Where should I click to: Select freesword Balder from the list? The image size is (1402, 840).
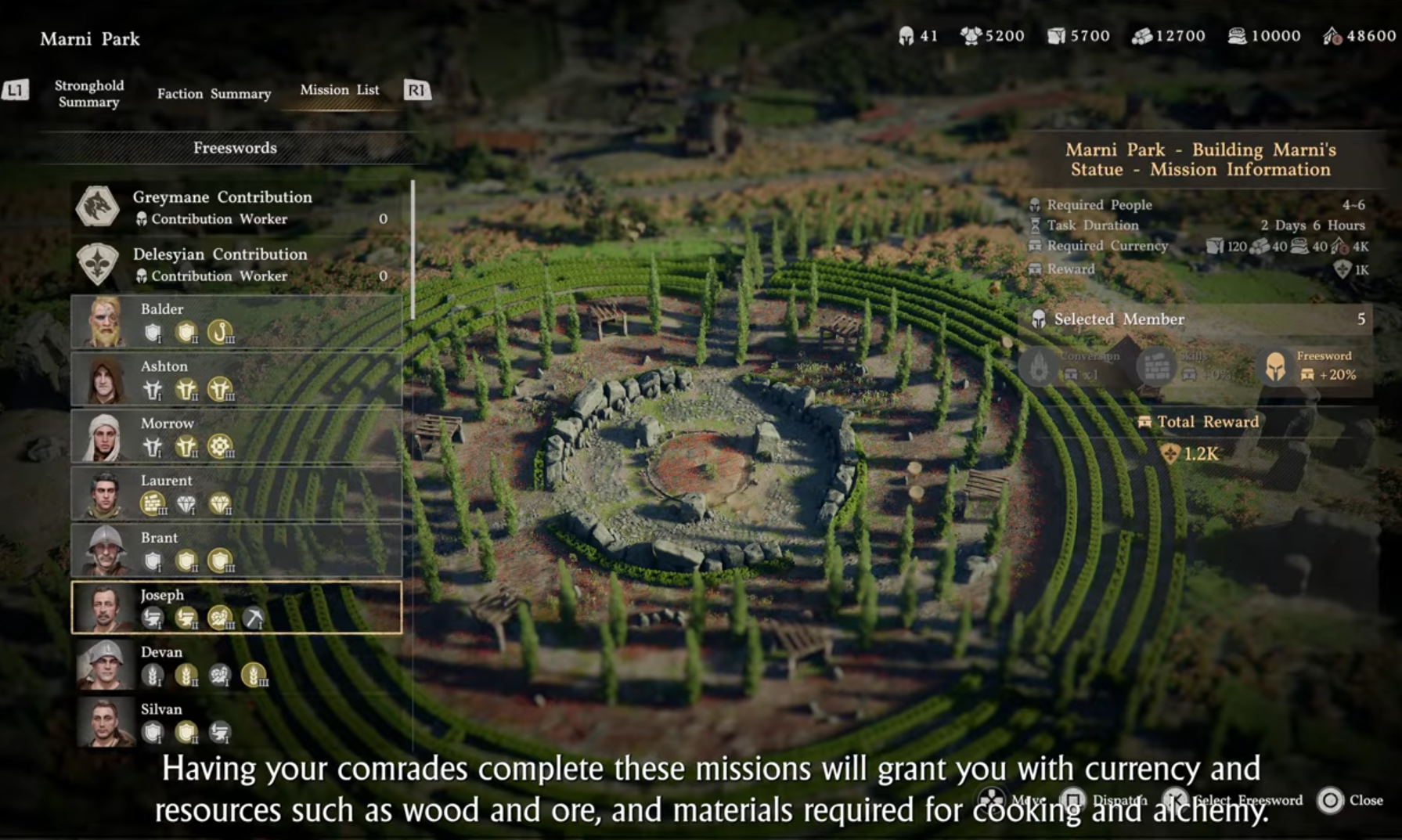pyautogui.click(x=236, y=322)
